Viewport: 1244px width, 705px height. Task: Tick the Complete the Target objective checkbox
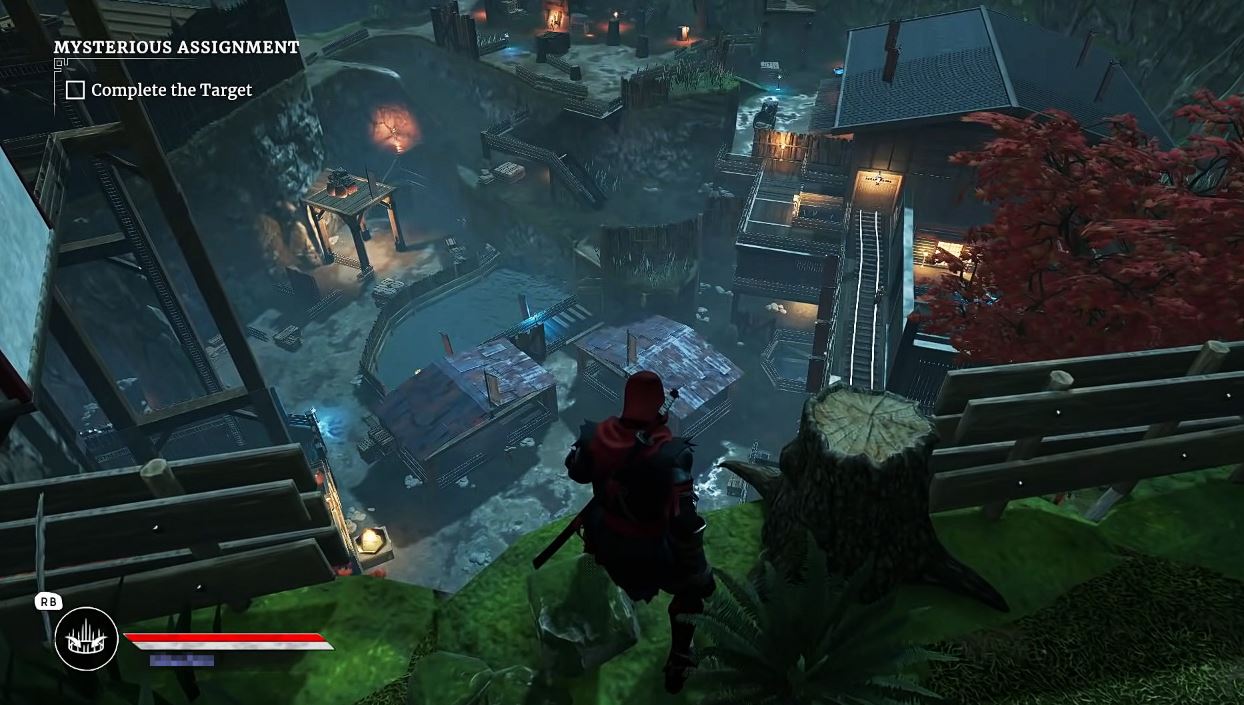(75, 90)
